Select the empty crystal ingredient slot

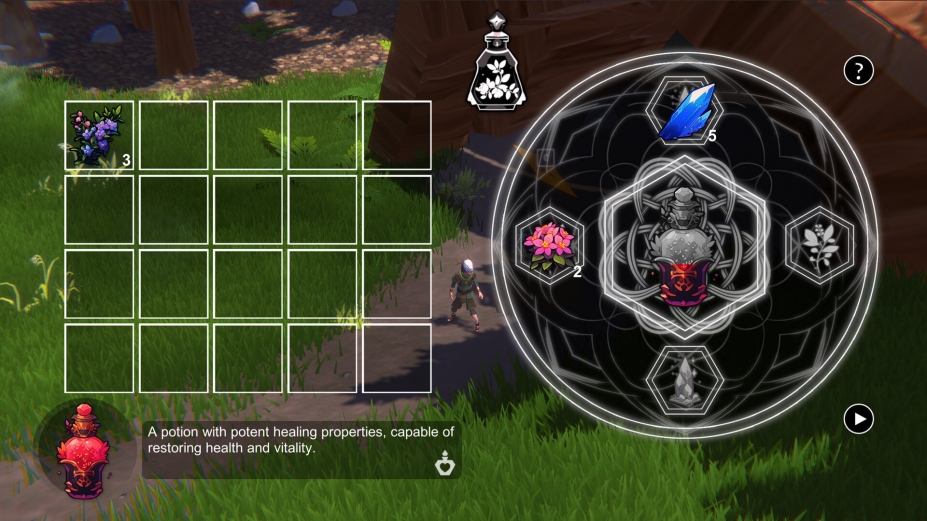coord(684,381)
